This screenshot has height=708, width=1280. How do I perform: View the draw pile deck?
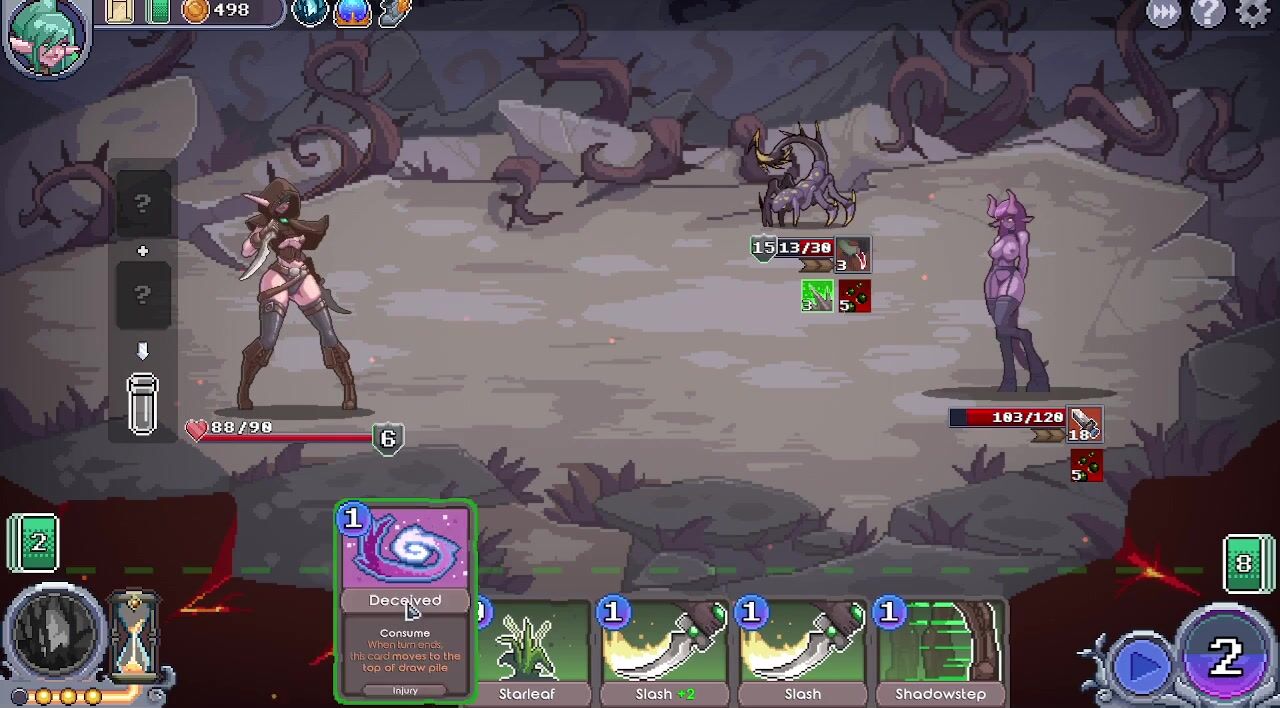(35, 543)
